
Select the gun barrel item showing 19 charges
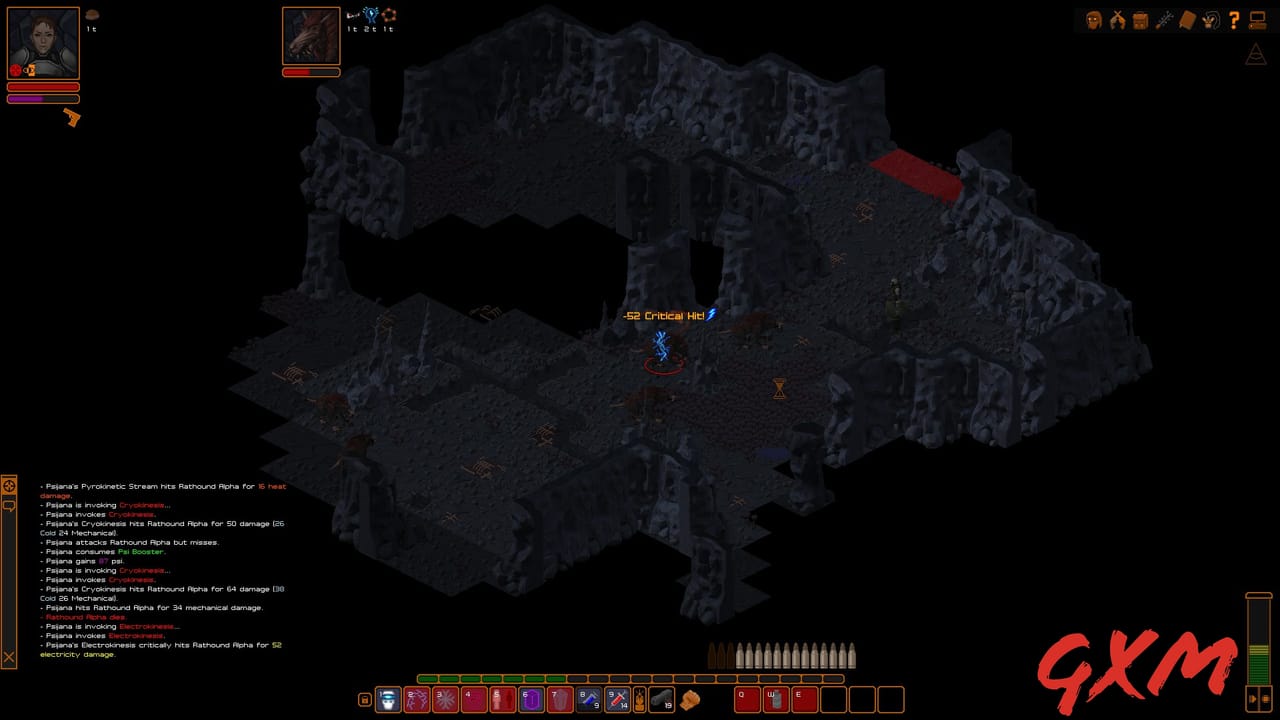click(x=662, y=700)
